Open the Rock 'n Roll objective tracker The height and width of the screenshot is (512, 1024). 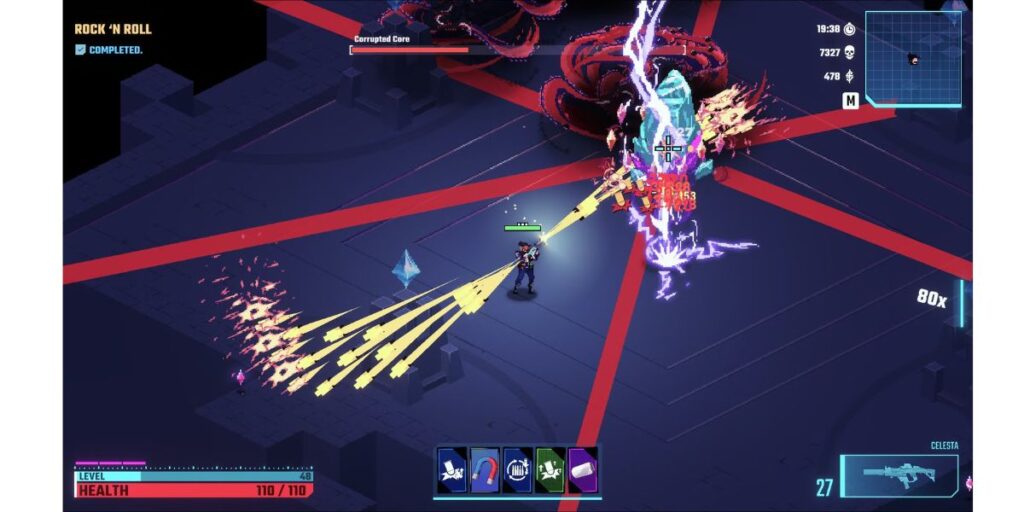pyautogui.click(x=113, y=30)
